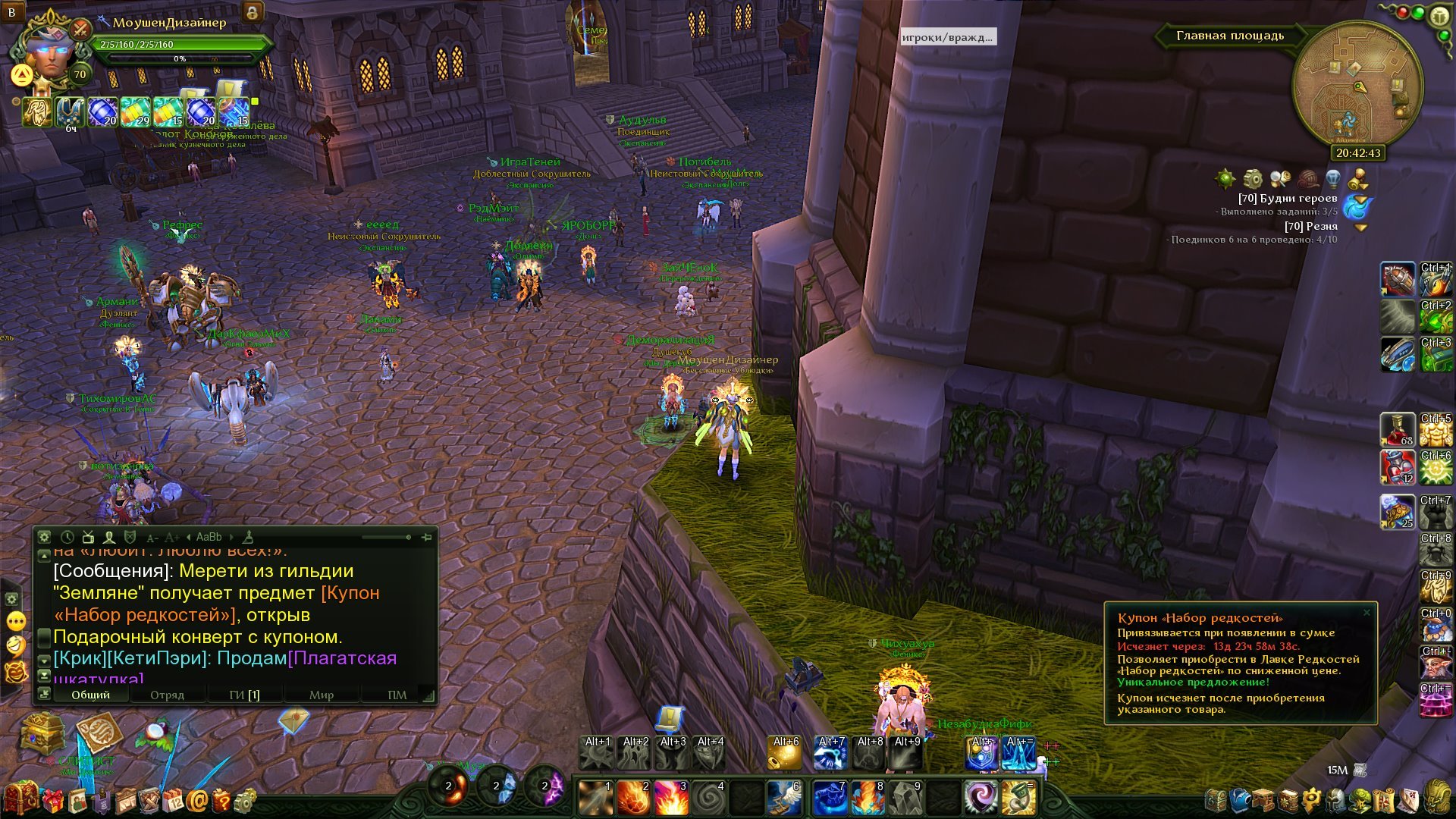Screen dimensions: 1456x819
Task: Open the orange @ mail icon
Action: (197, 800)
